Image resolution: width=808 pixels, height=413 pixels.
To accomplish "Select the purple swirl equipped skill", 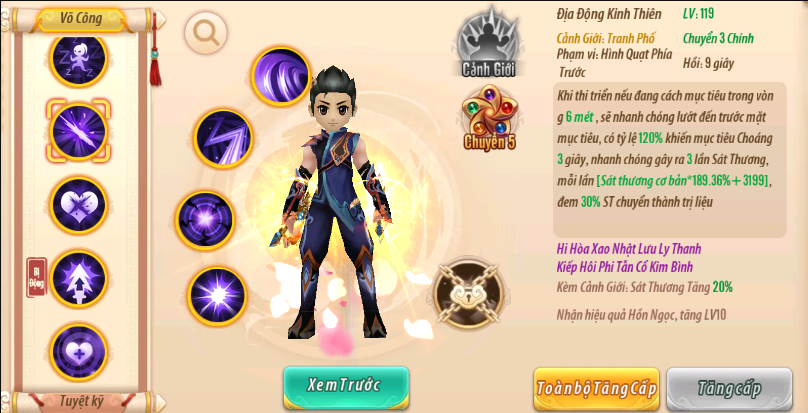I will [280, 76].
